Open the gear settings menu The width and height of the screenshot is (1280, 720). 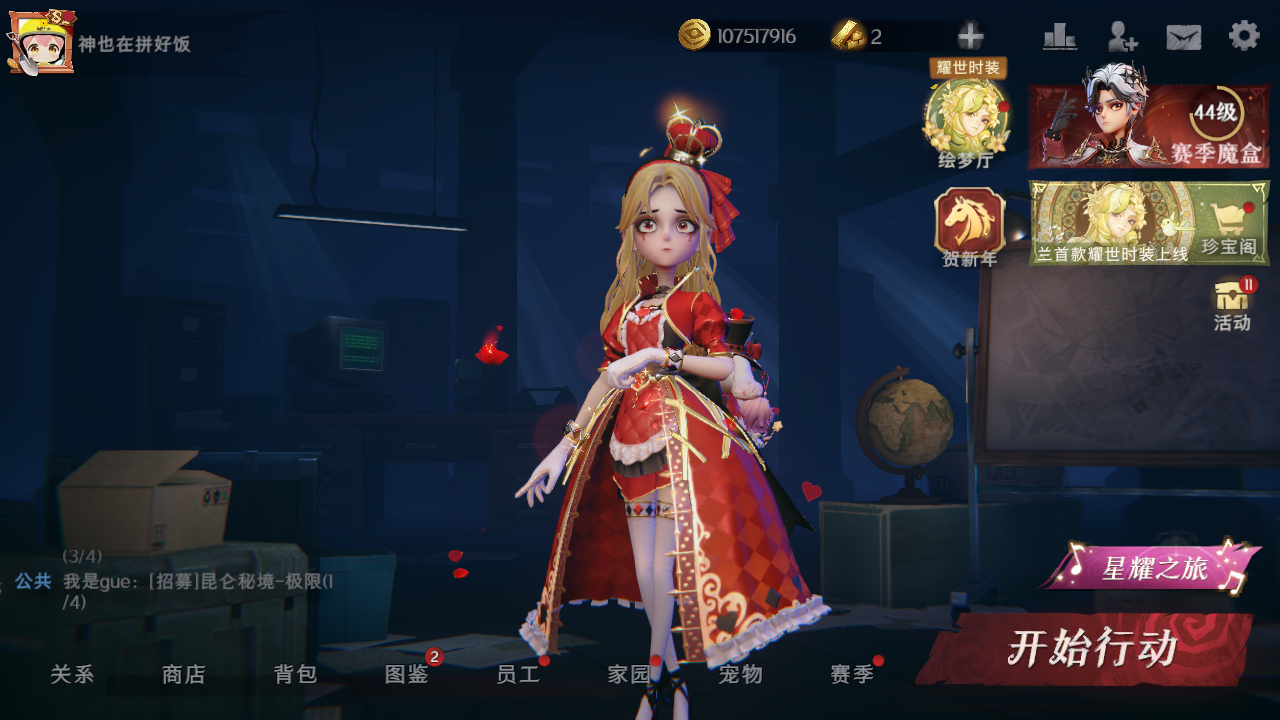(1244, 36)
